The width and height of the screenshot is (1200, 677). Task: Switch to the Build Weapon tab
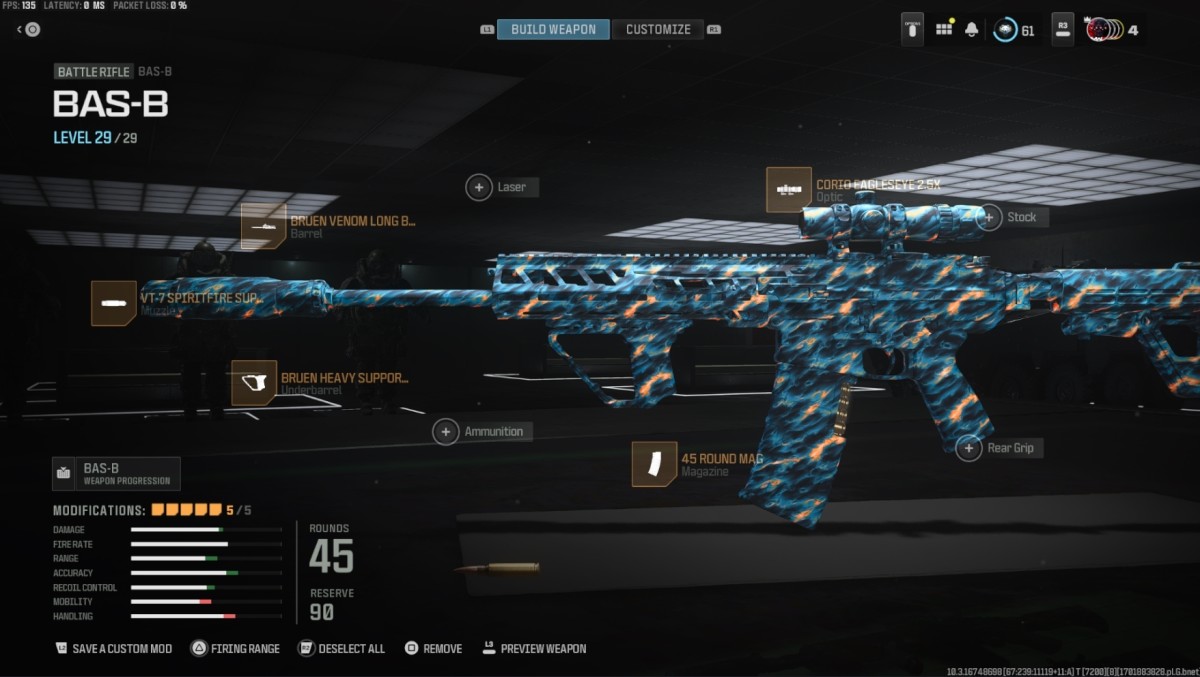tap(553, 29)
